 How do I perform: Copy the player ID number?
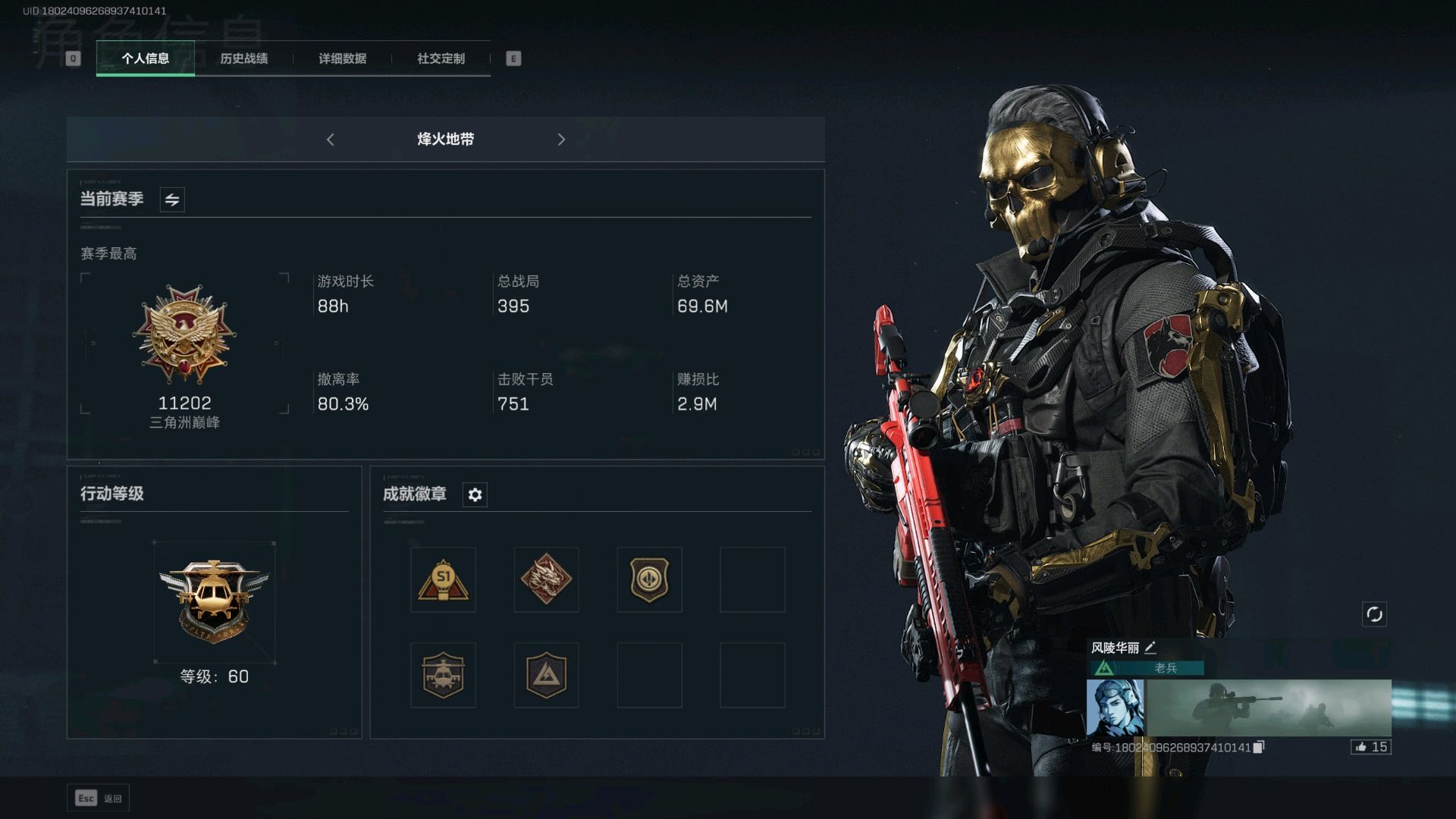coord(1259,748)
